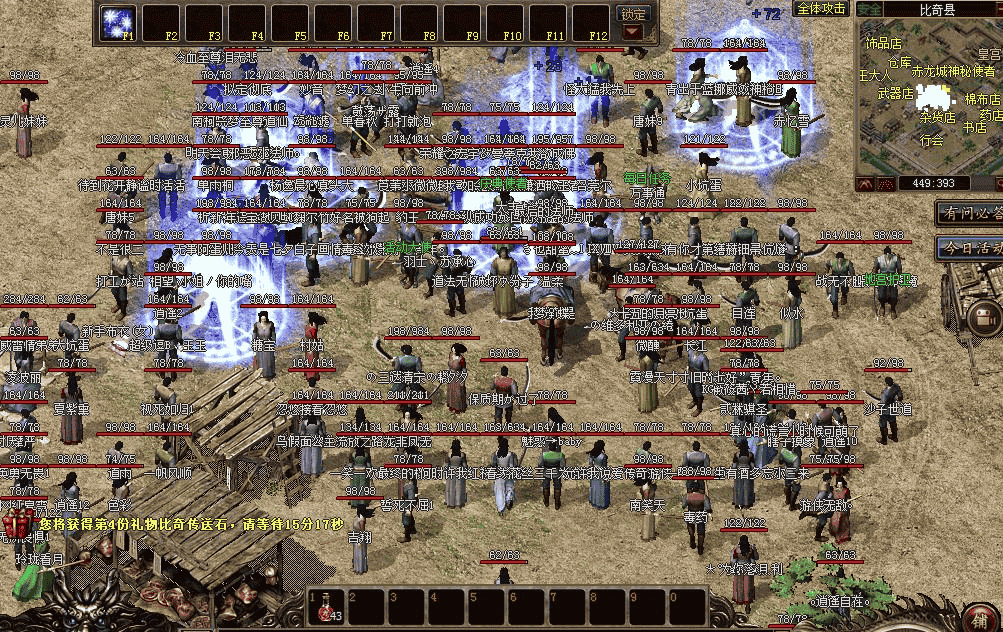Open the 今日活动 daily events button
Viewport: 1003px width, 632px height.
[x=970, y=247]
